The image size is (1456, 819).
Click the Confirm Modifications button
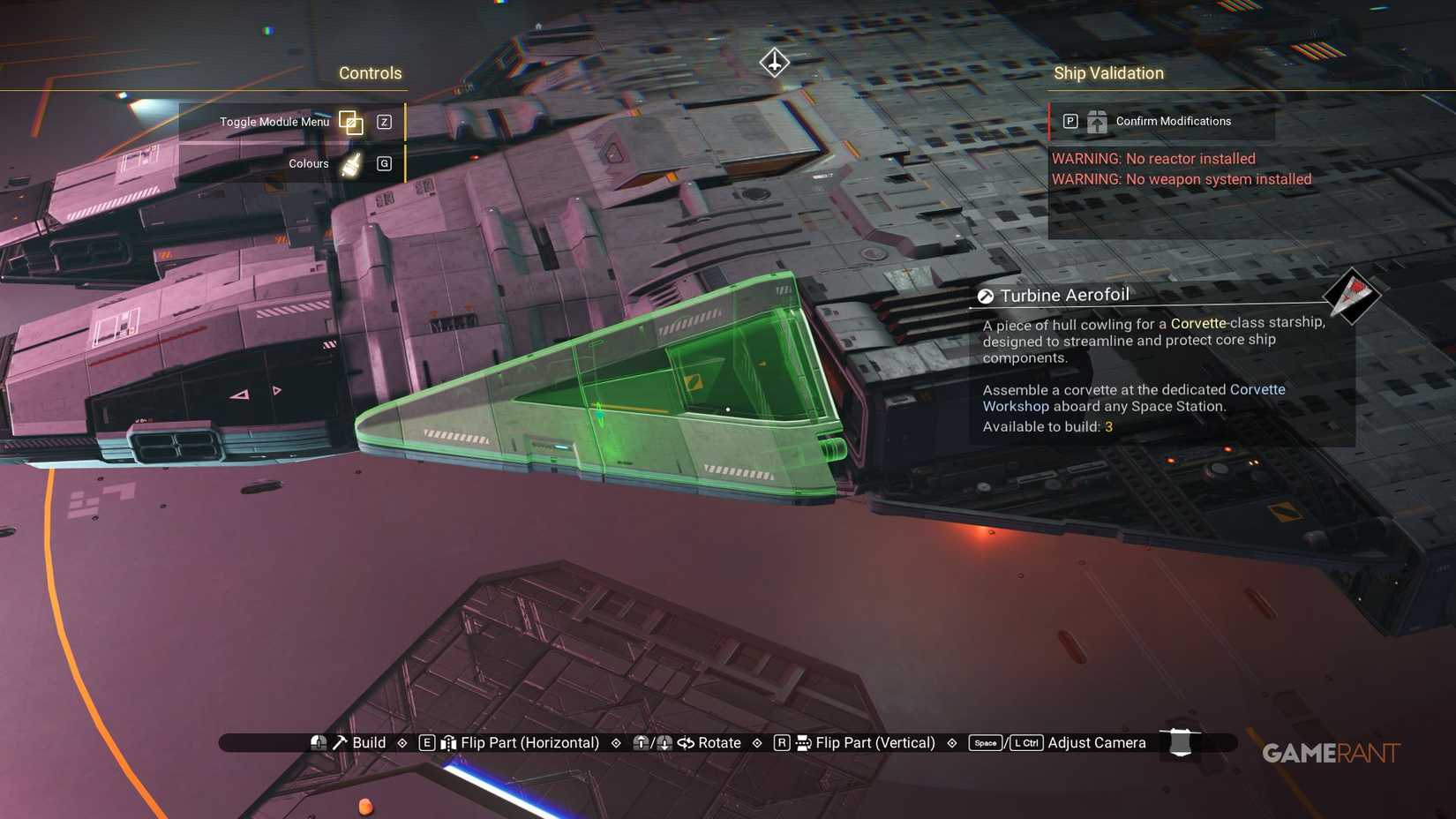tap(1173, 121)
